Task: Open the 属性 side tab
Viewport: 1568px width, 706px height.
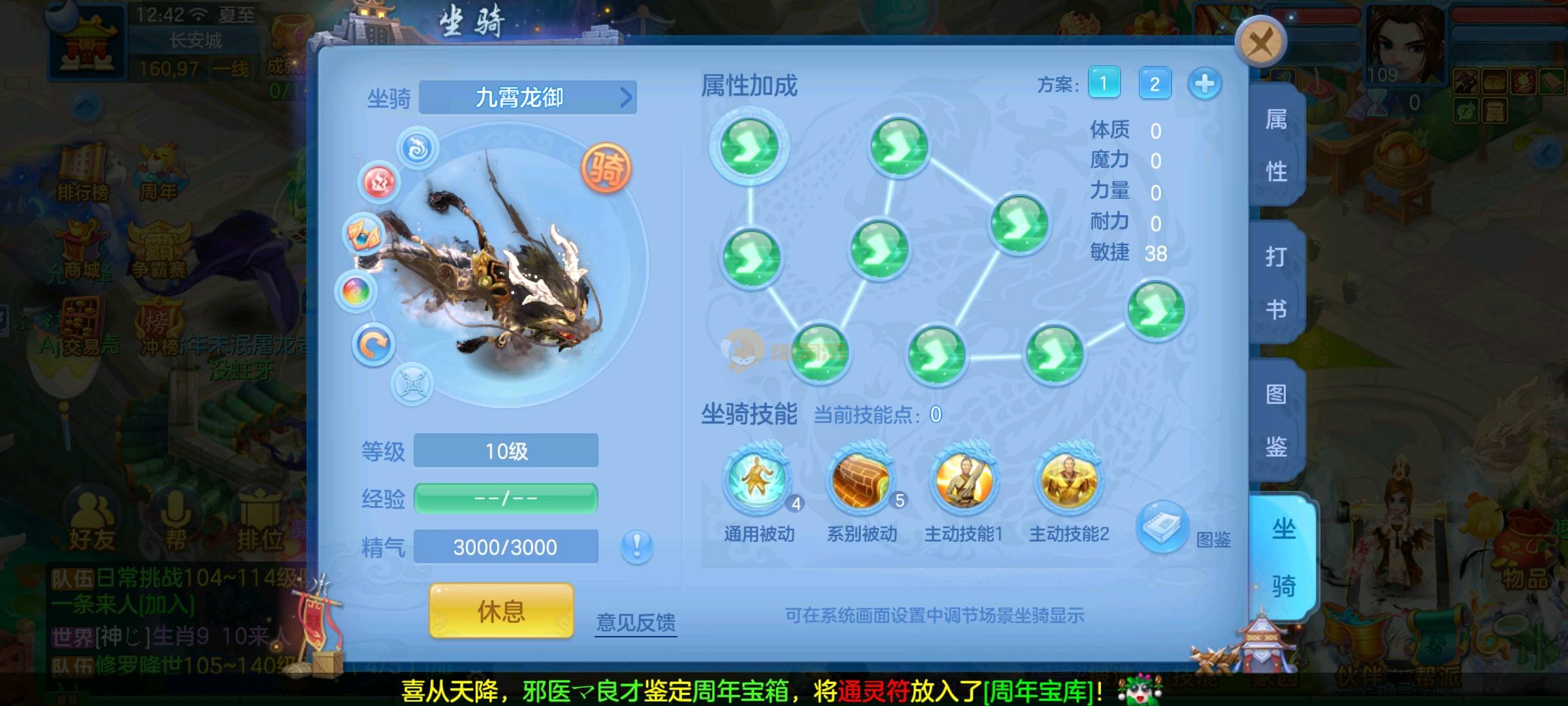Action: (x=1276, y=146)
